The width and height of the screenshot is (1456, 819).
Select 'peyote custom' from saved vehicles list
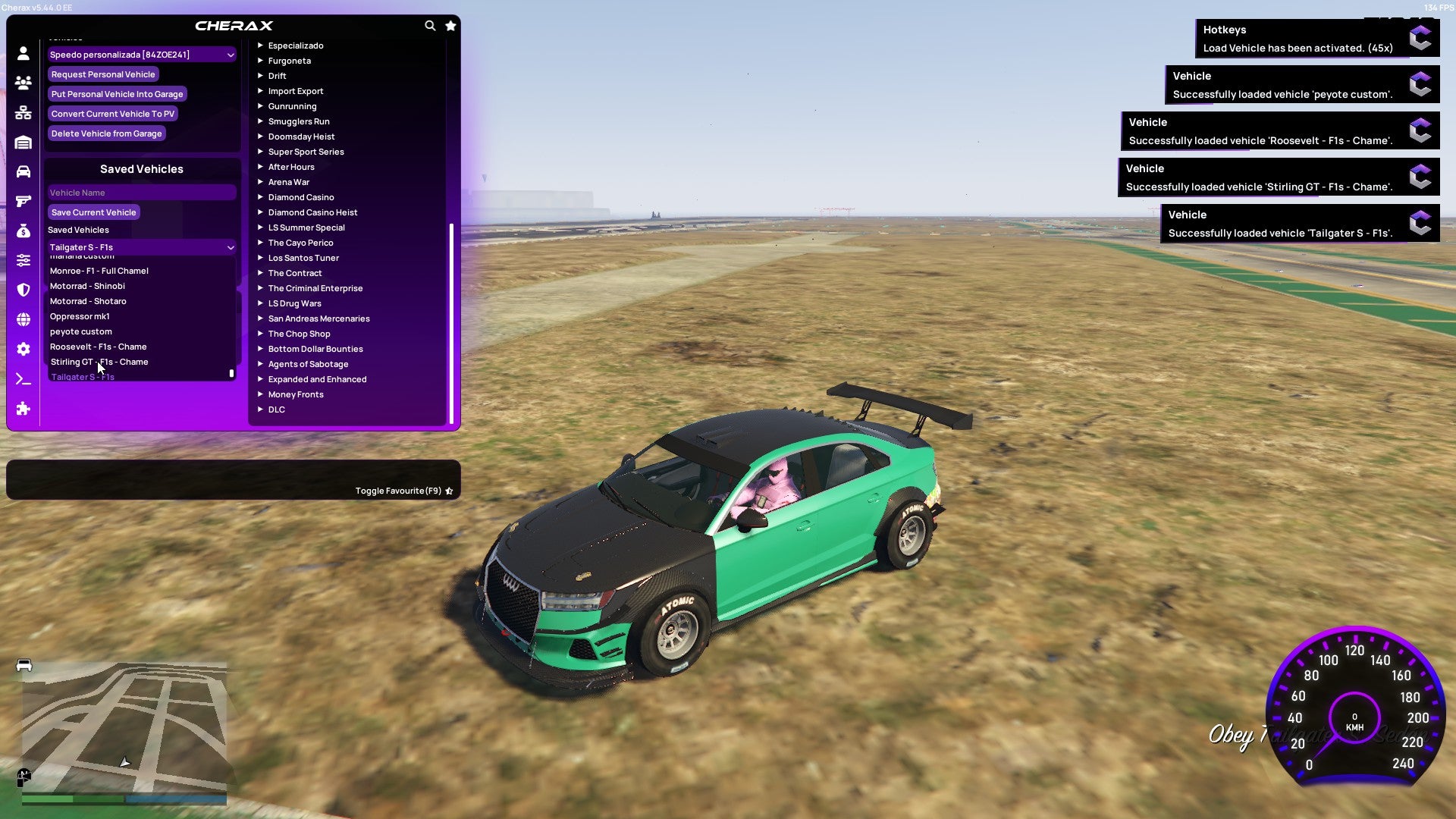(x=80, y=331)
